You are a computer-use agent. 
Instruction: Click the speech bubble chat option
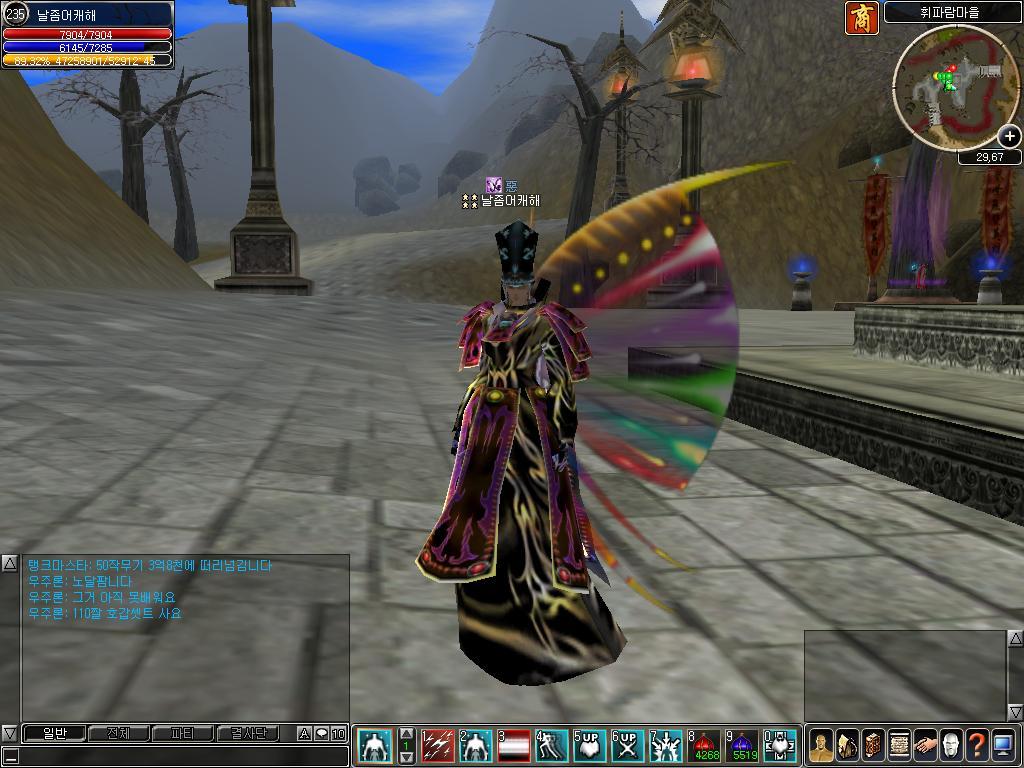coord(321,734)
